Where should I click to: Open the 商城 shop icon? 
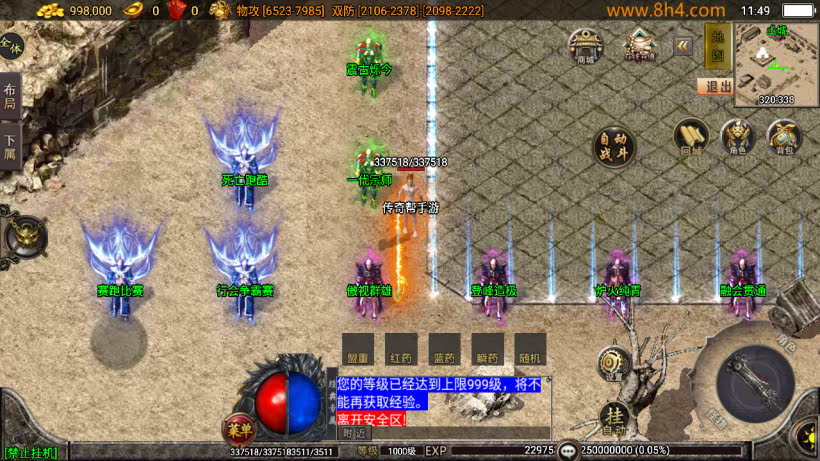[586, 46]
